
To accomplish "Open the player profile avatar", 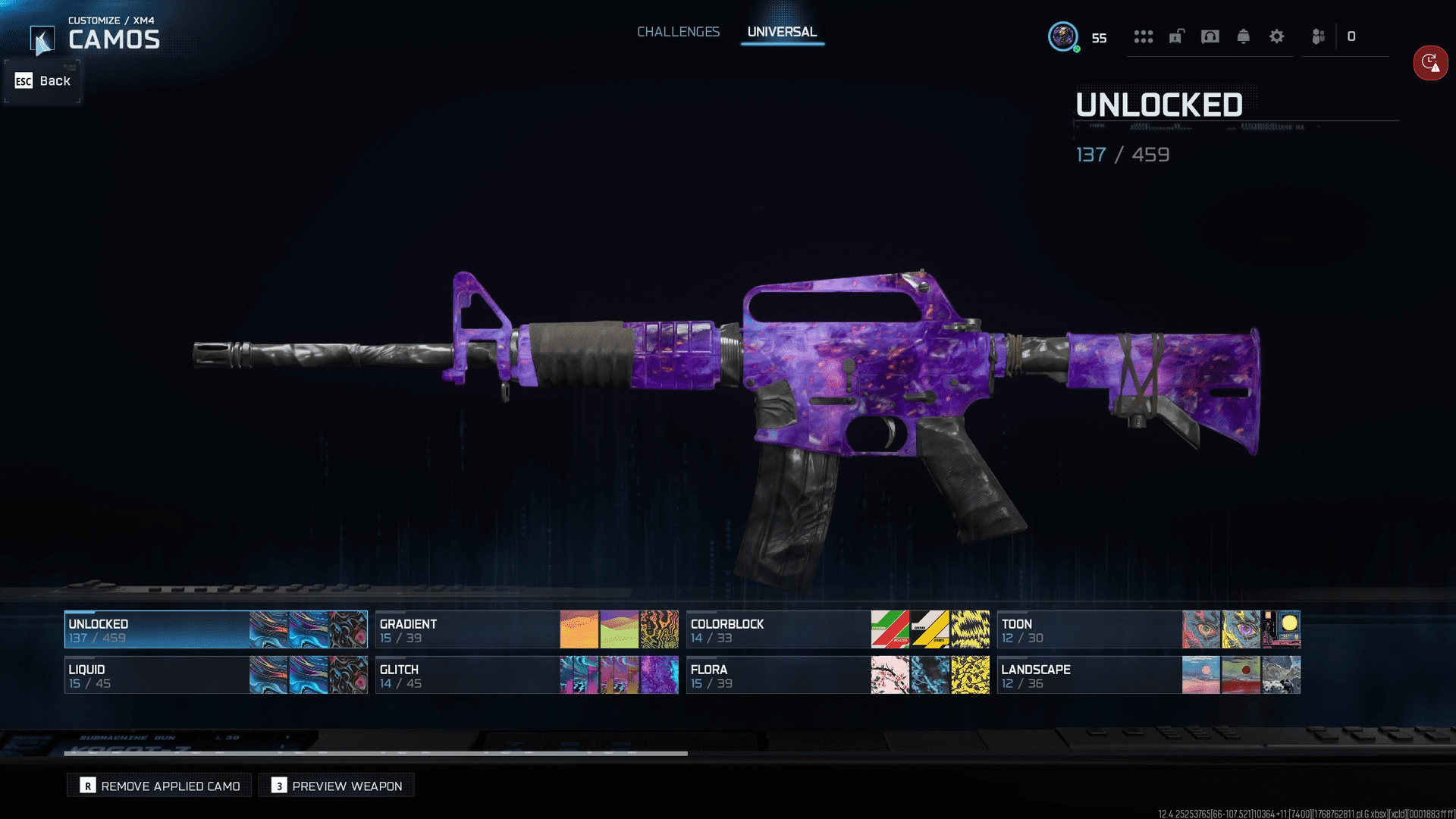I will 1063,36.
